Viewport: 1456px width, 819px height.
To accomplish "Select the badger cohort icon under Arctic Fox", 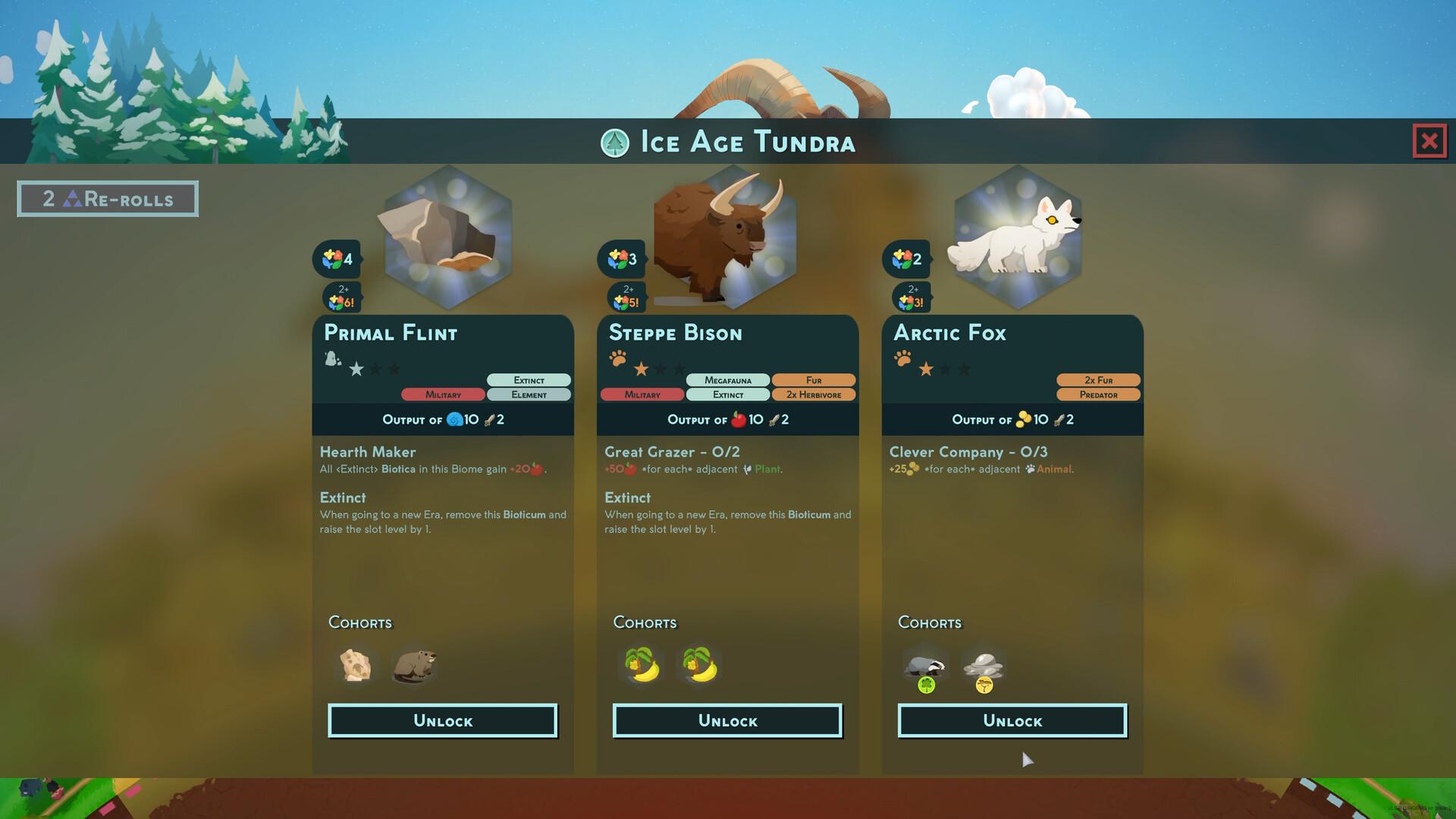I will (x=927, y=665).
